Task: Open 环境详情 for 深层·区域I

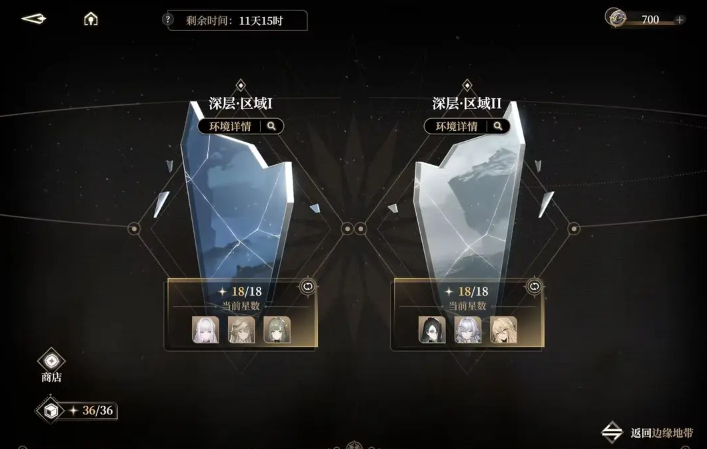Action: tap(241, 126)
